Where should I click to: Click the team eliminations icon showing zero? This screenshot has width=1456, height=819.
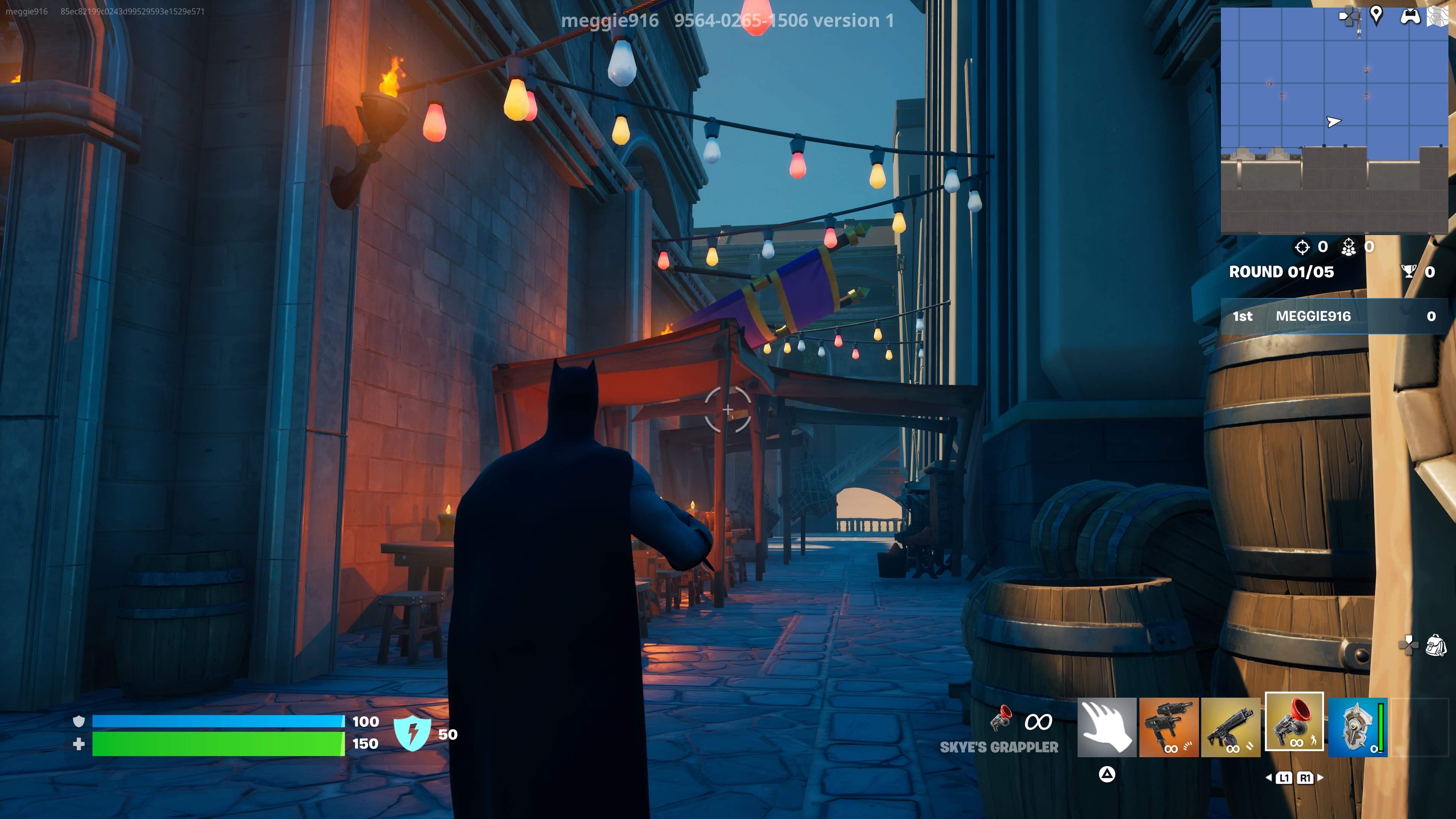tap(1349, 246)
